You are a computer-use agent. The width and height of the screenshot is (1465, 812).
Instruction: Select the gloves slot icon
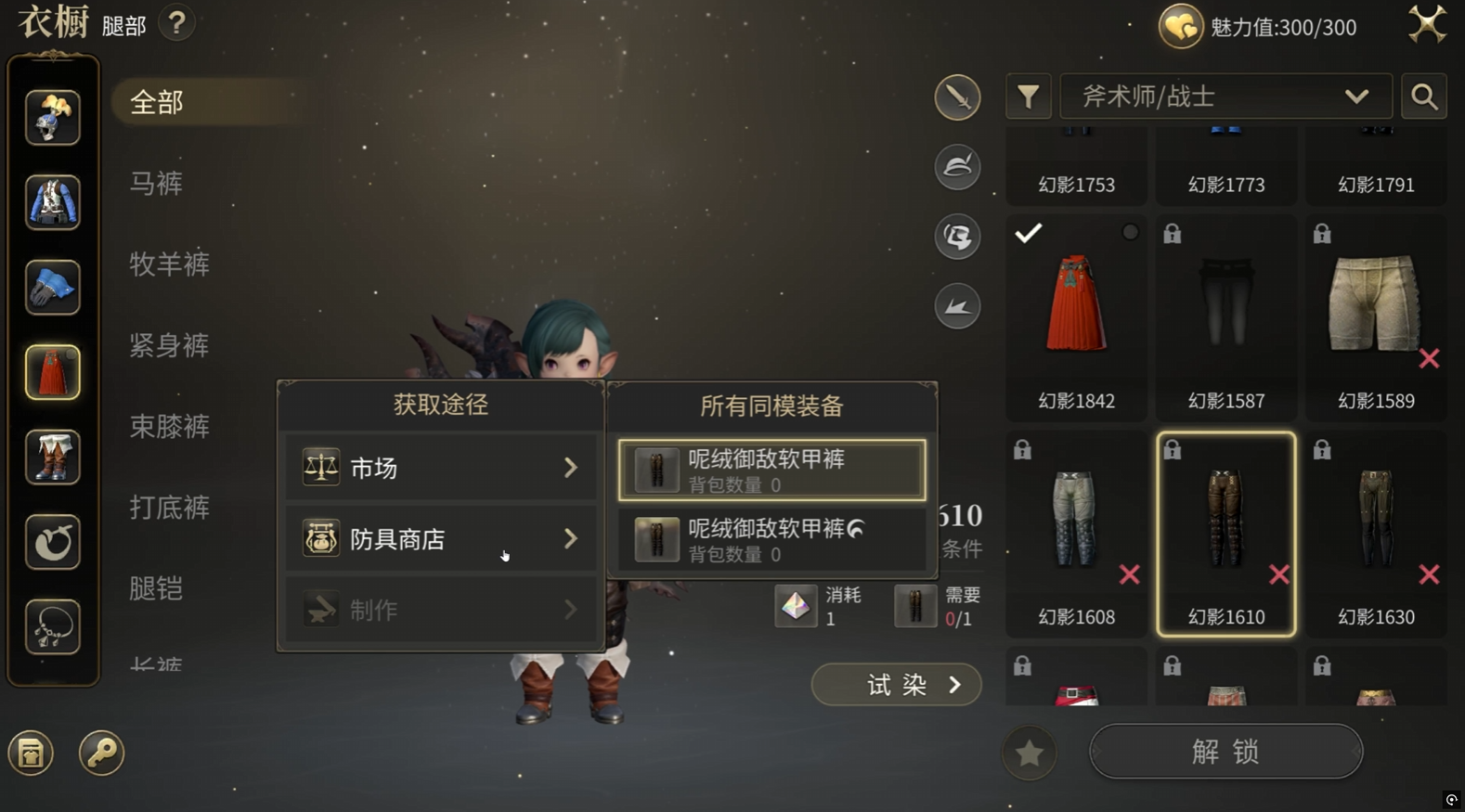point(52,288)
